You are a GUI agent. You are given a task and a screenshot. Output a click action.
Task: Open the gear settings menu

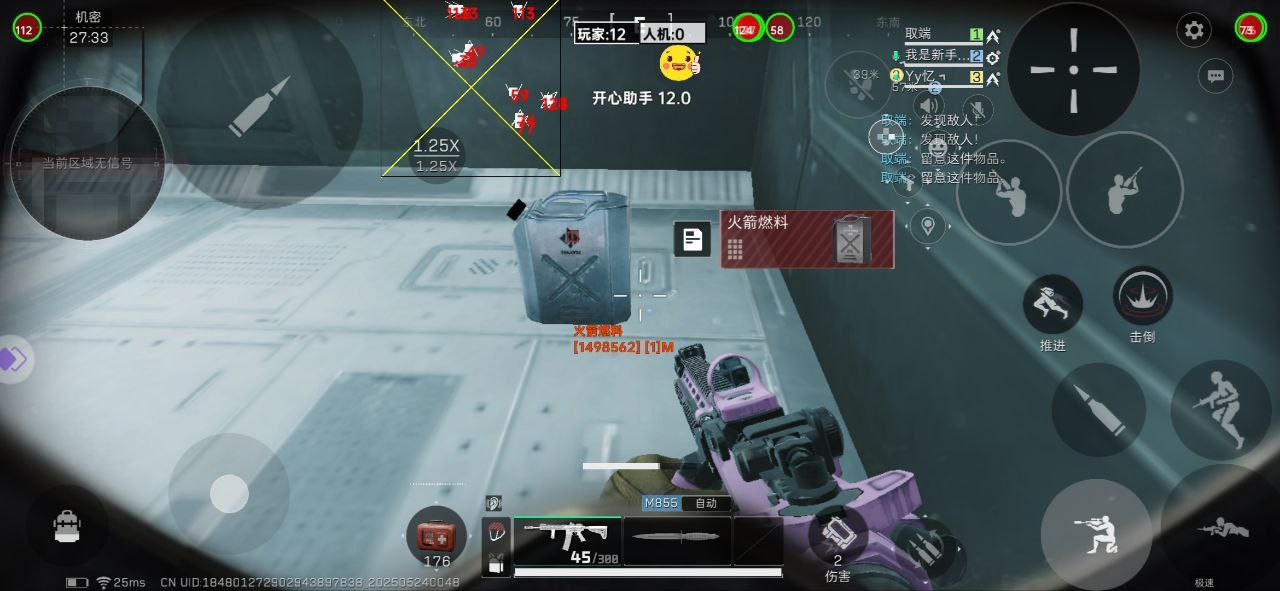pyautogui.click(x=1194, y=30)
